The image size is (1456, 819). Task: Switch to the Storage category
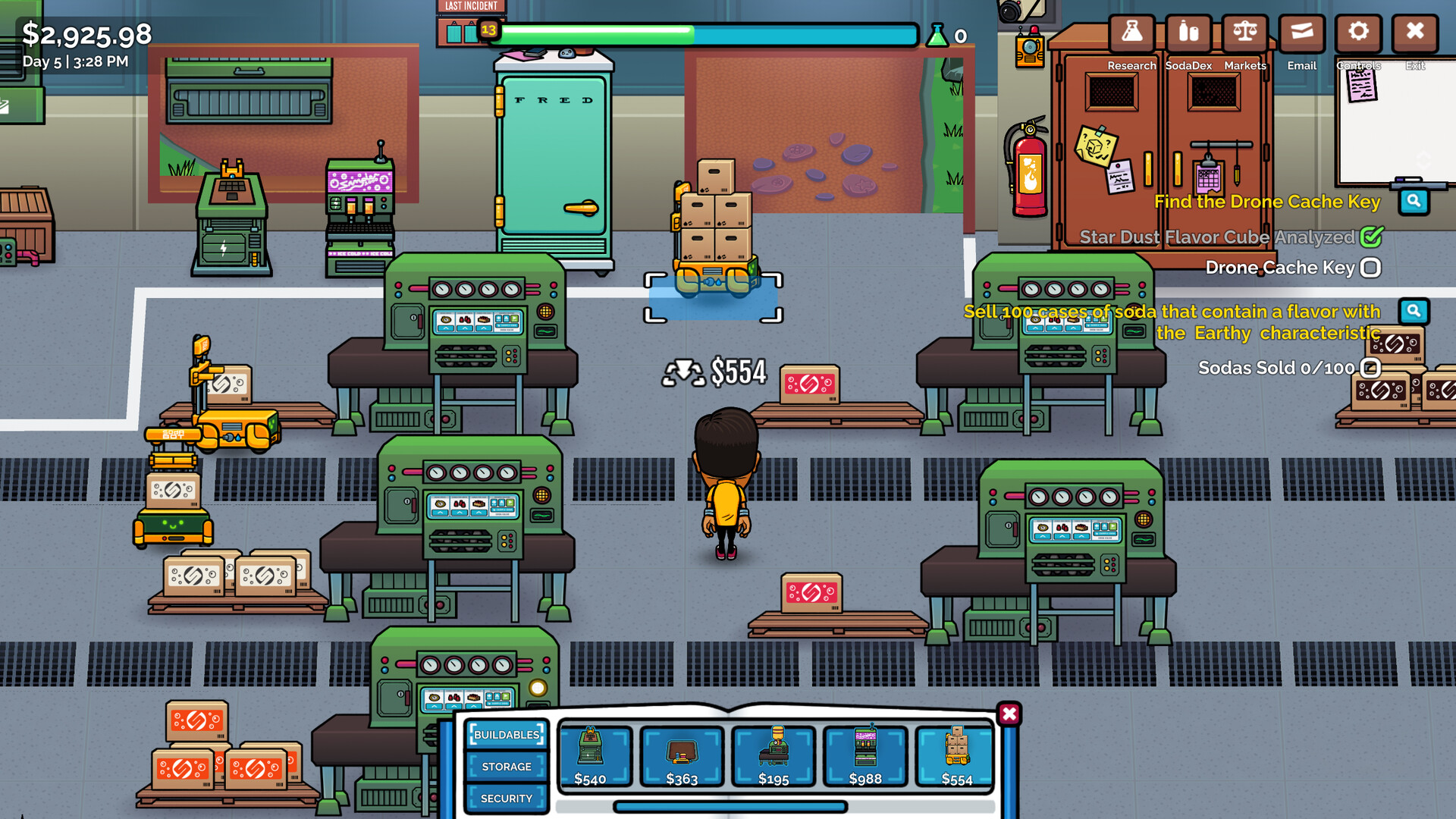point(506,767)
